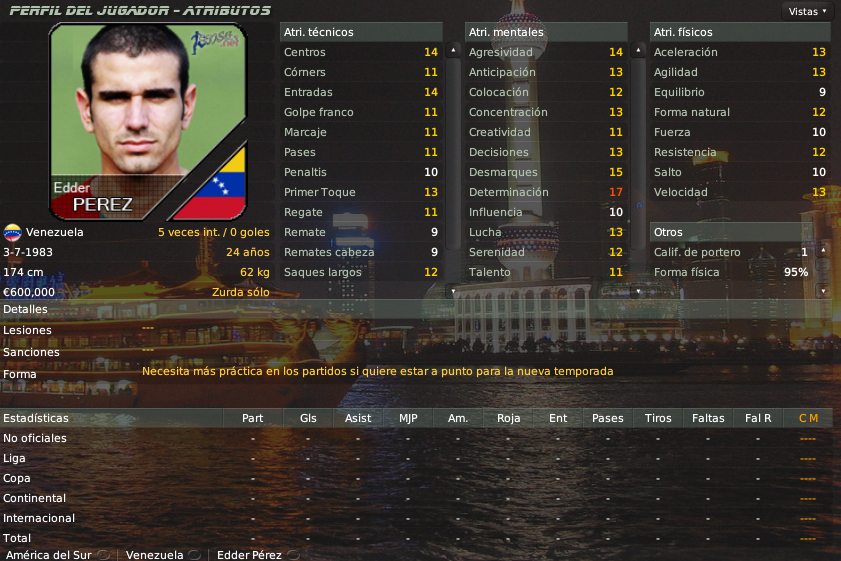Select the Liga statistics row
The image size is (841, 561).
click(x=14, y=458)
